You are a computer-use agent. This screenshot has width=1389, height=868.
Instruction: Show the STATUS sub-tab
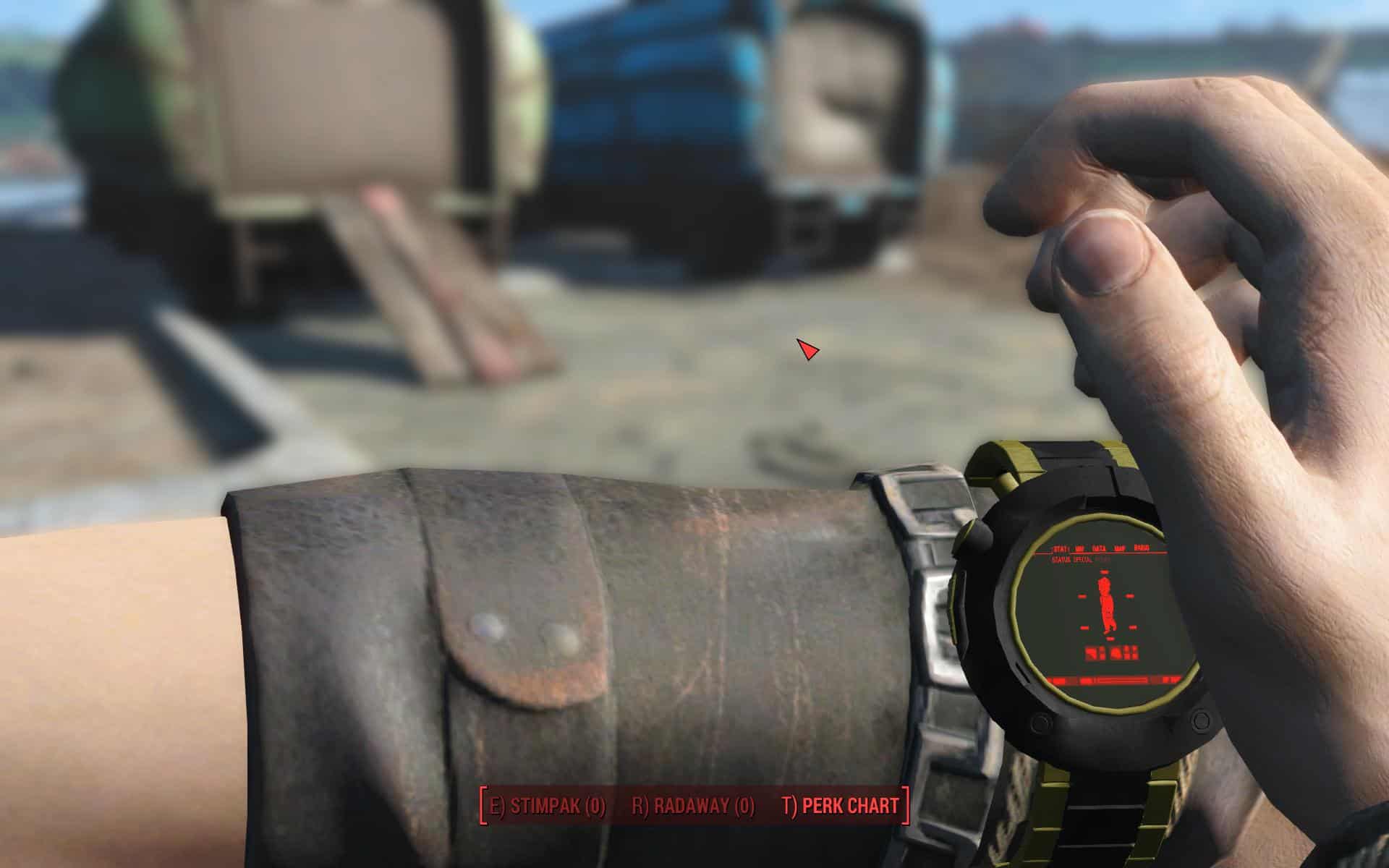click(1061, 559)
